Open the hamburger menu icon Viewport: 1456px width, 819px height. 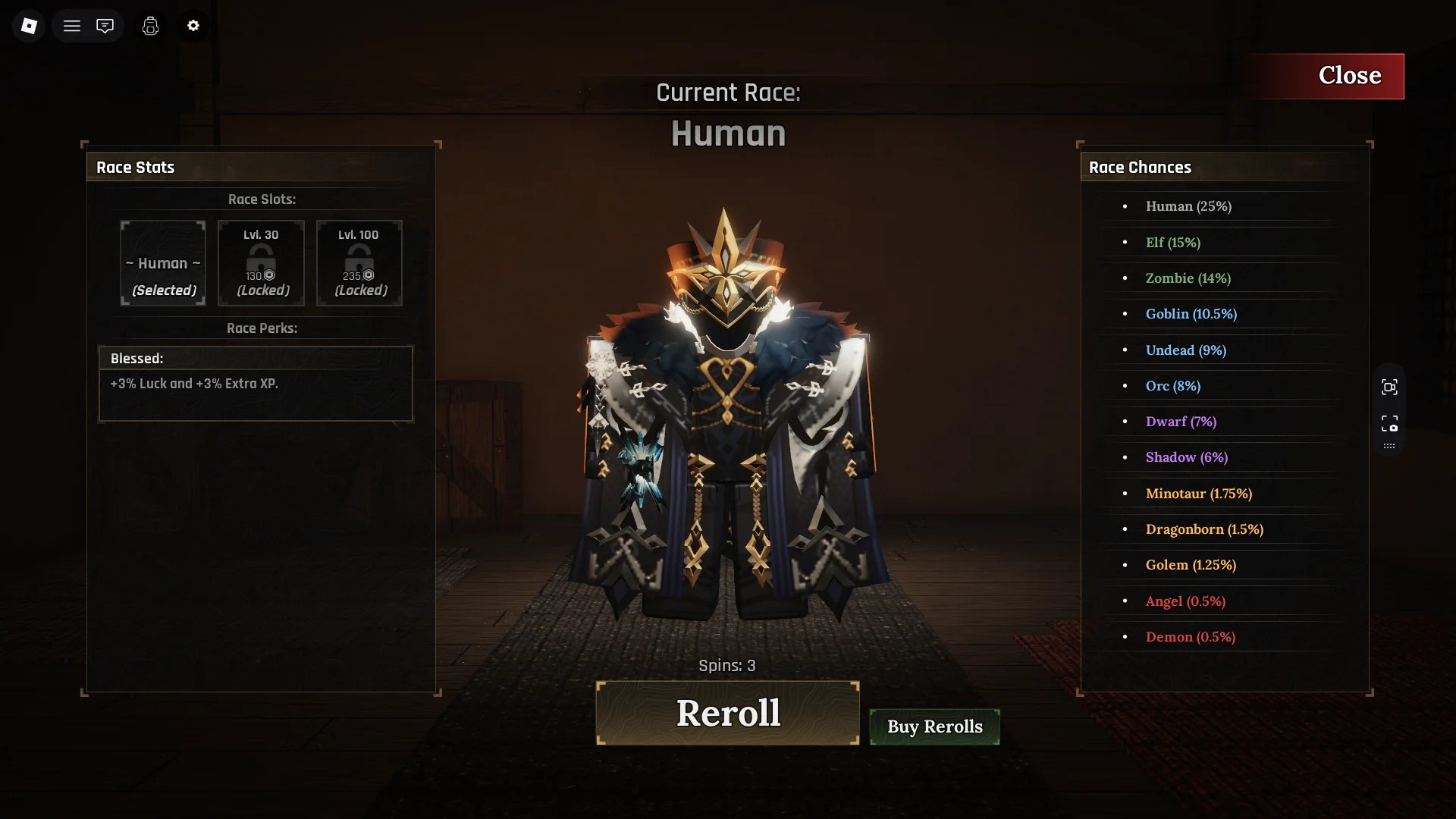[72, 25]
